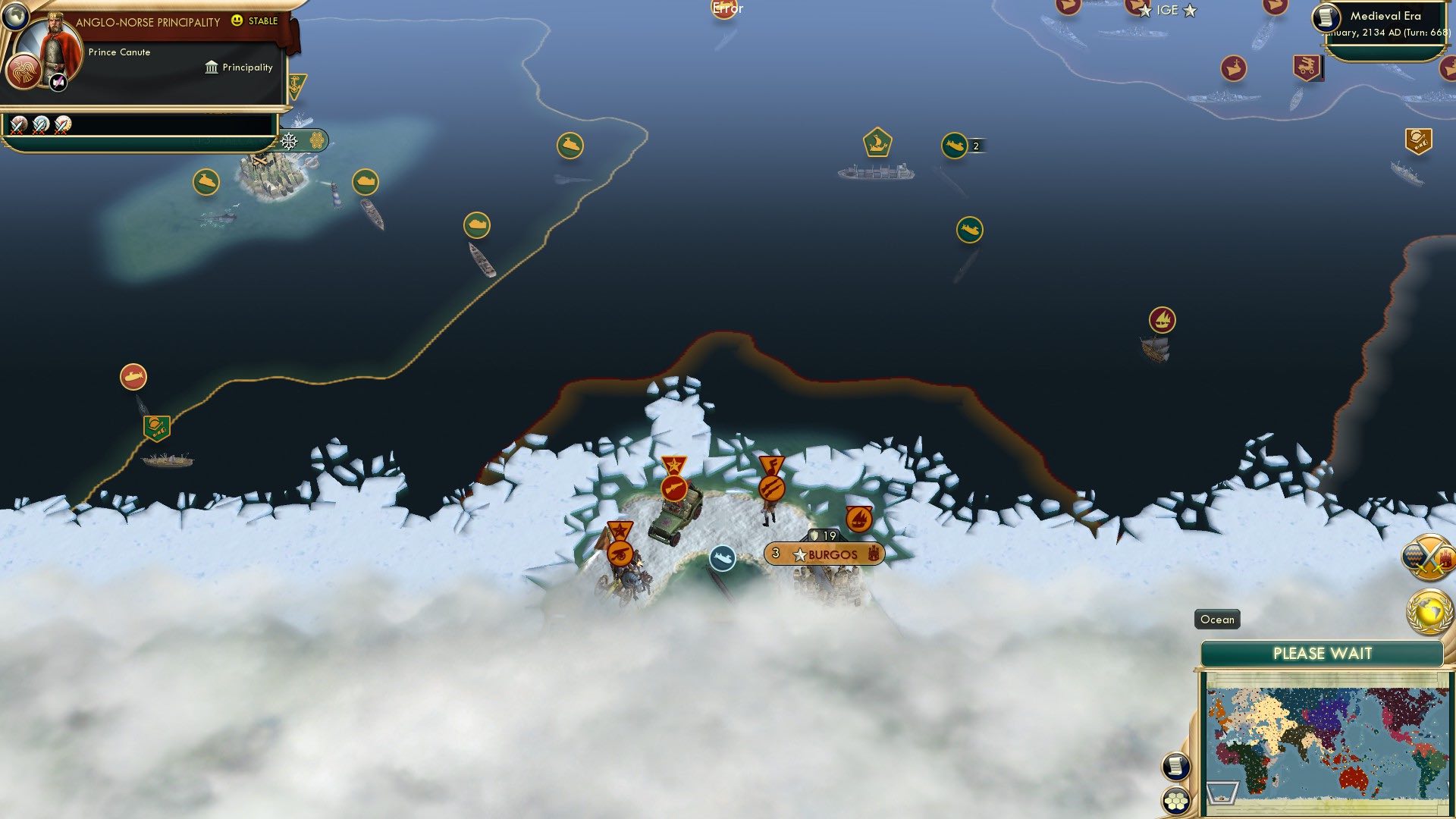Click the globe icon beside the leader portrait
Image resolution: width=1456 pixels, height=819 pixels.
click(14, 17)
